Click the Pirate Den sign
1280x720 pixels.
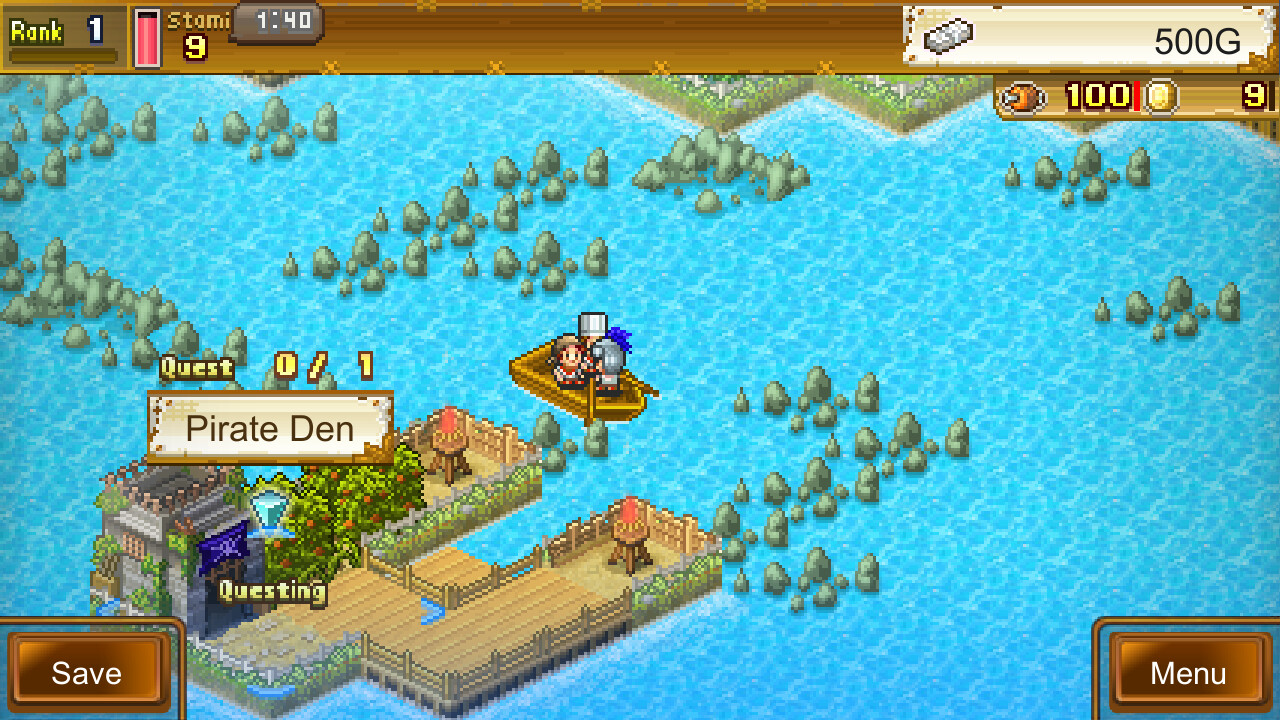coord(268,429)
